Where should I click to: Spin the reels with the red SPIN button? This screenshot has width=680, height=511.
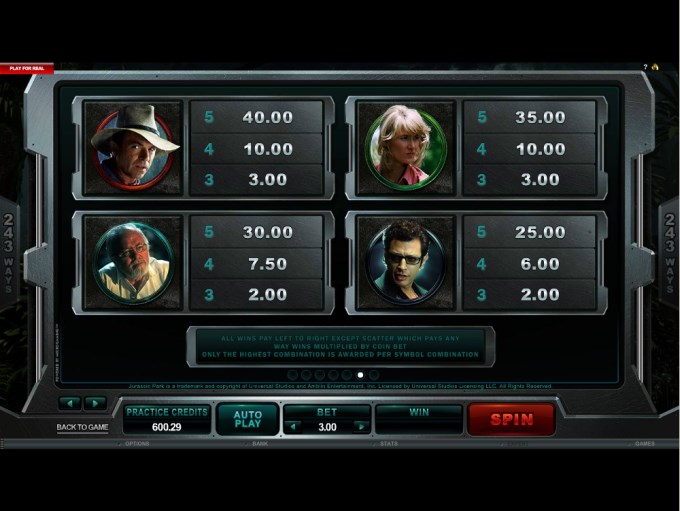point(511,419)
